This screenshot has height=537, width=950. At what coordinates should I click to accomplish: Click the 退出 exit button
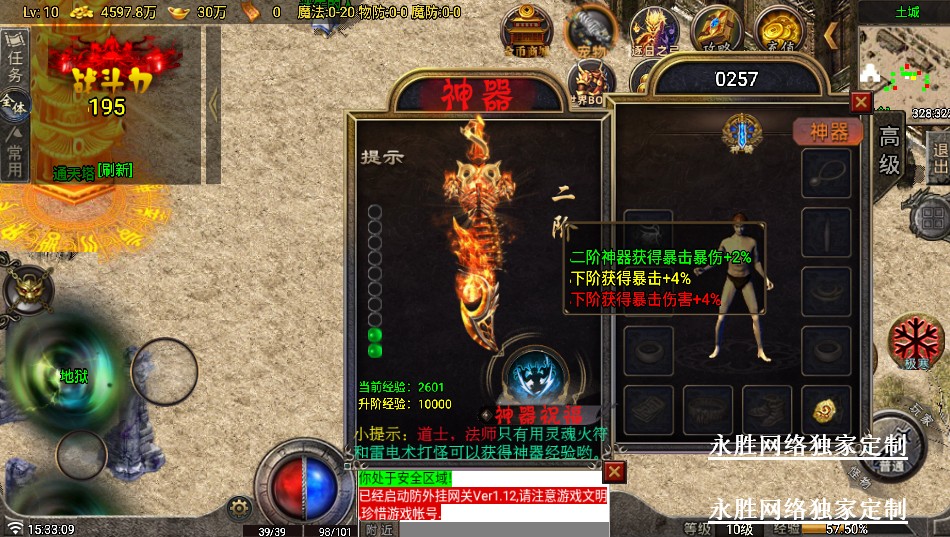[939, 158]
